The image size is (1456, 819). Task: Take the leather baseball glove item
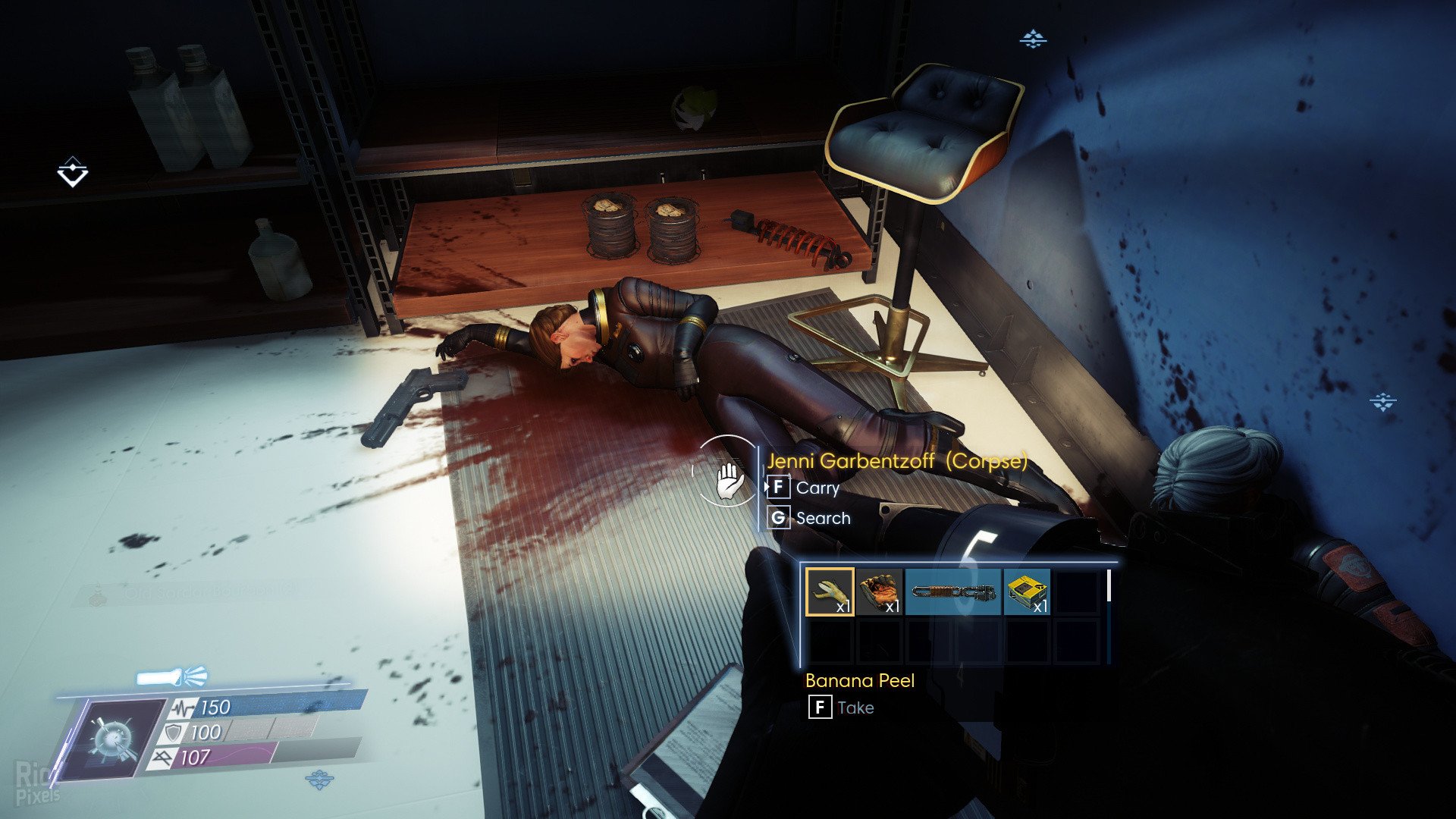point(880,591)
